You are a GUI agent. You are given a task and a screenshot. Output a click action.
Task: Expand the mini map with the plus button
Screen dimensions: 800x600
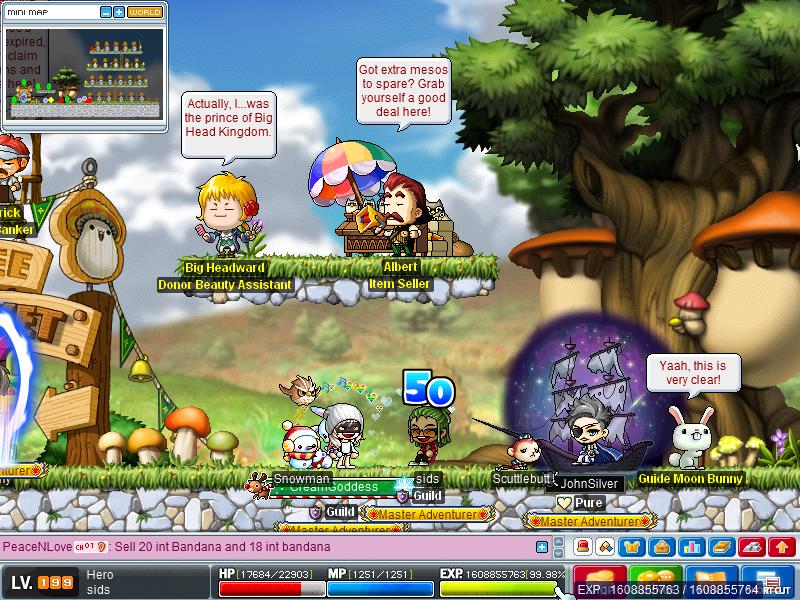coord(119,12)
